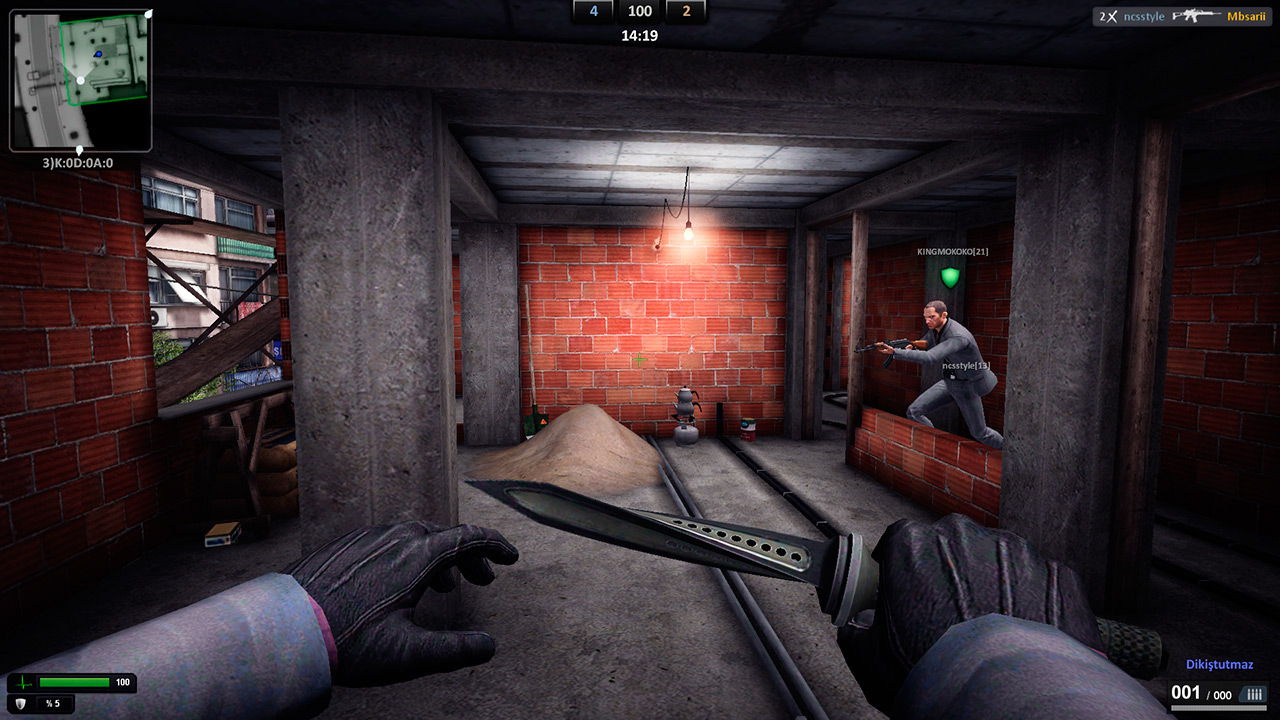Select the ncsstyle kill feed entry
1280x720 pixels.
click(1145, 16)
